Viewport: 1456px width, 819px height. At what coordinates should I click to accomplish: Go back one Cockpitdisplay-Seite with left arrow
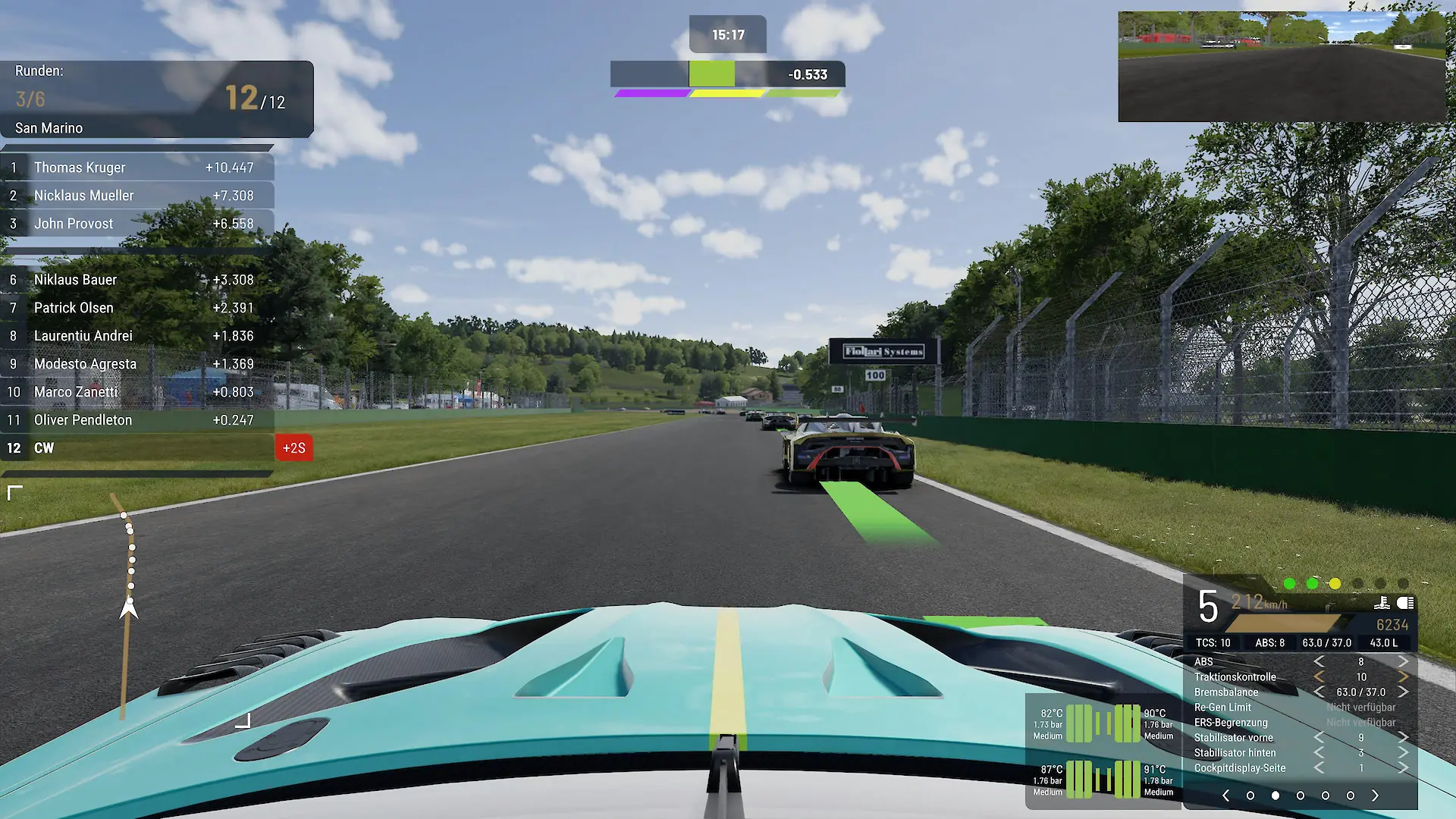click(1319, 768)
